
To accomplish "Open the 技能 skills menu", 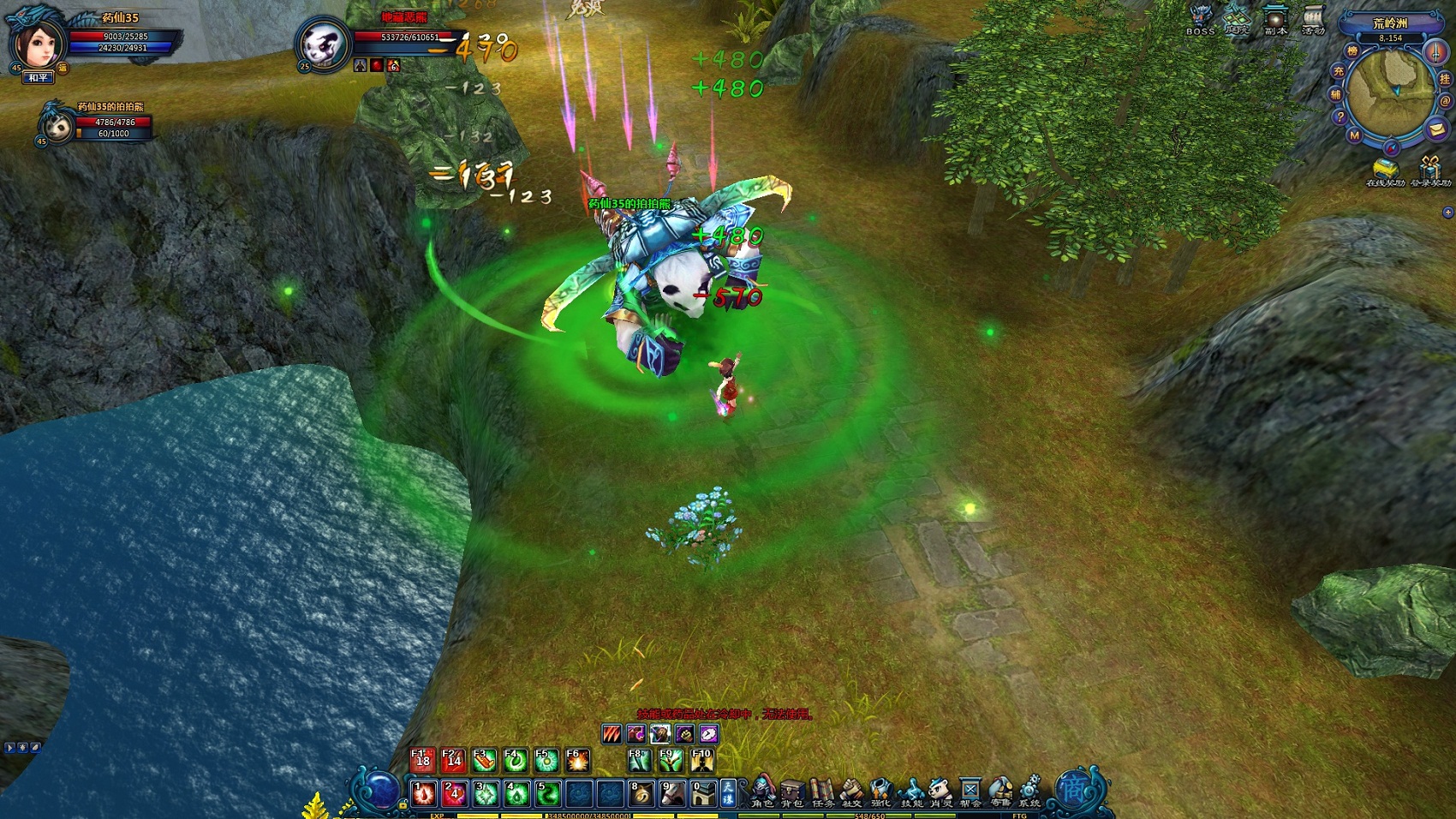I will pyautogui.click(x=911, y=791).
